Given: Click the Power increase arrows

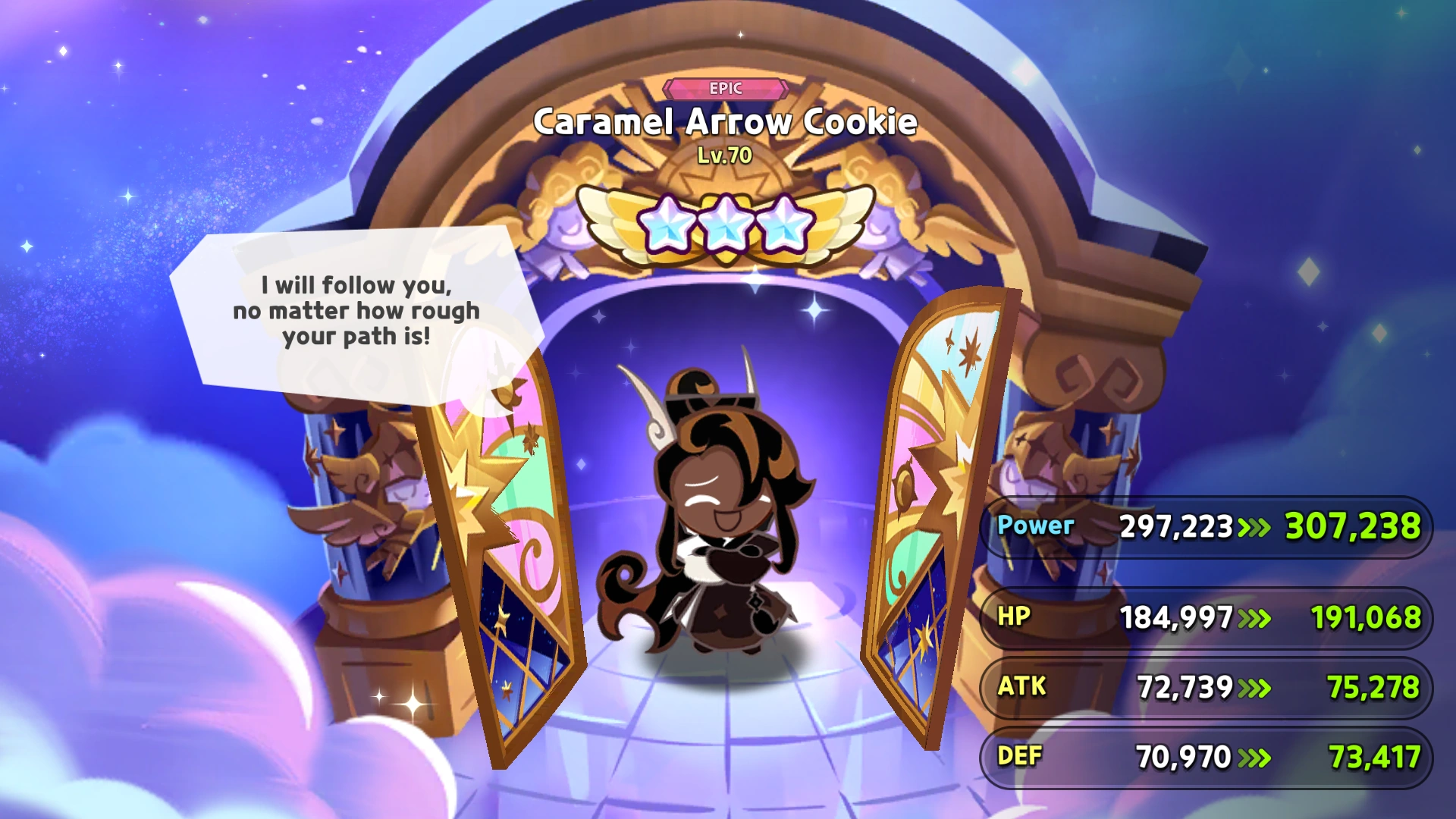Looking at the screenshot, I should (1256, 526).
